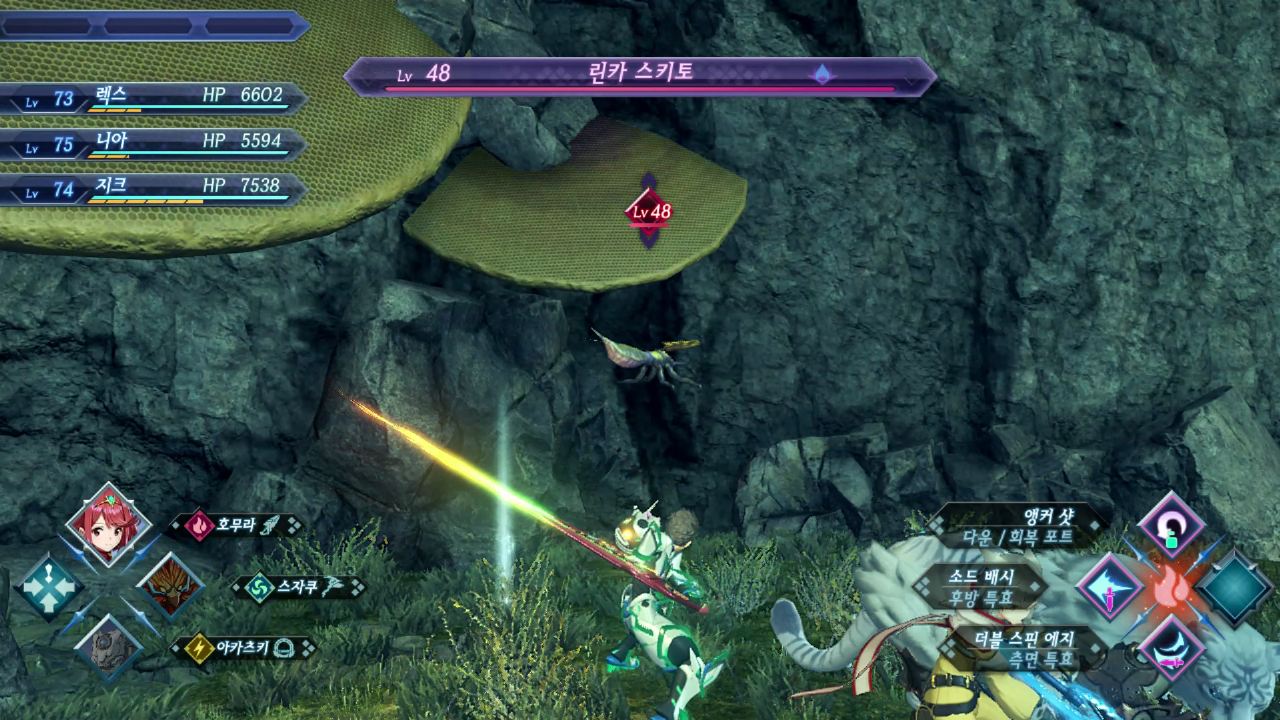Use the Sword Bash art icon
Image resolution: width=1280 pixels, height=720 pixels.
tap(1110, 587)
